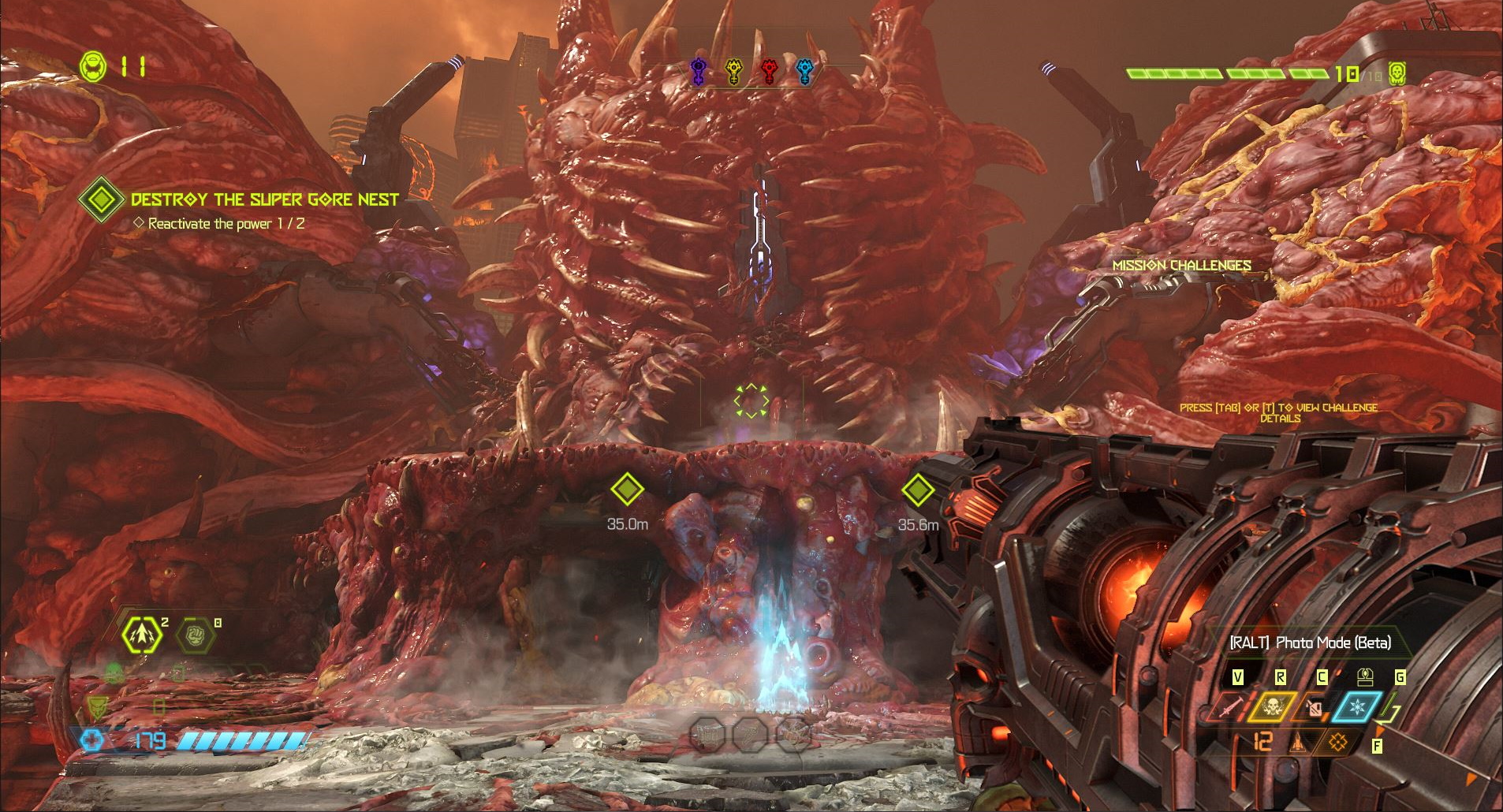Select the purple key icon
Image resolution: width=1503 pixels, height=812 pixels.
(698, 72)
